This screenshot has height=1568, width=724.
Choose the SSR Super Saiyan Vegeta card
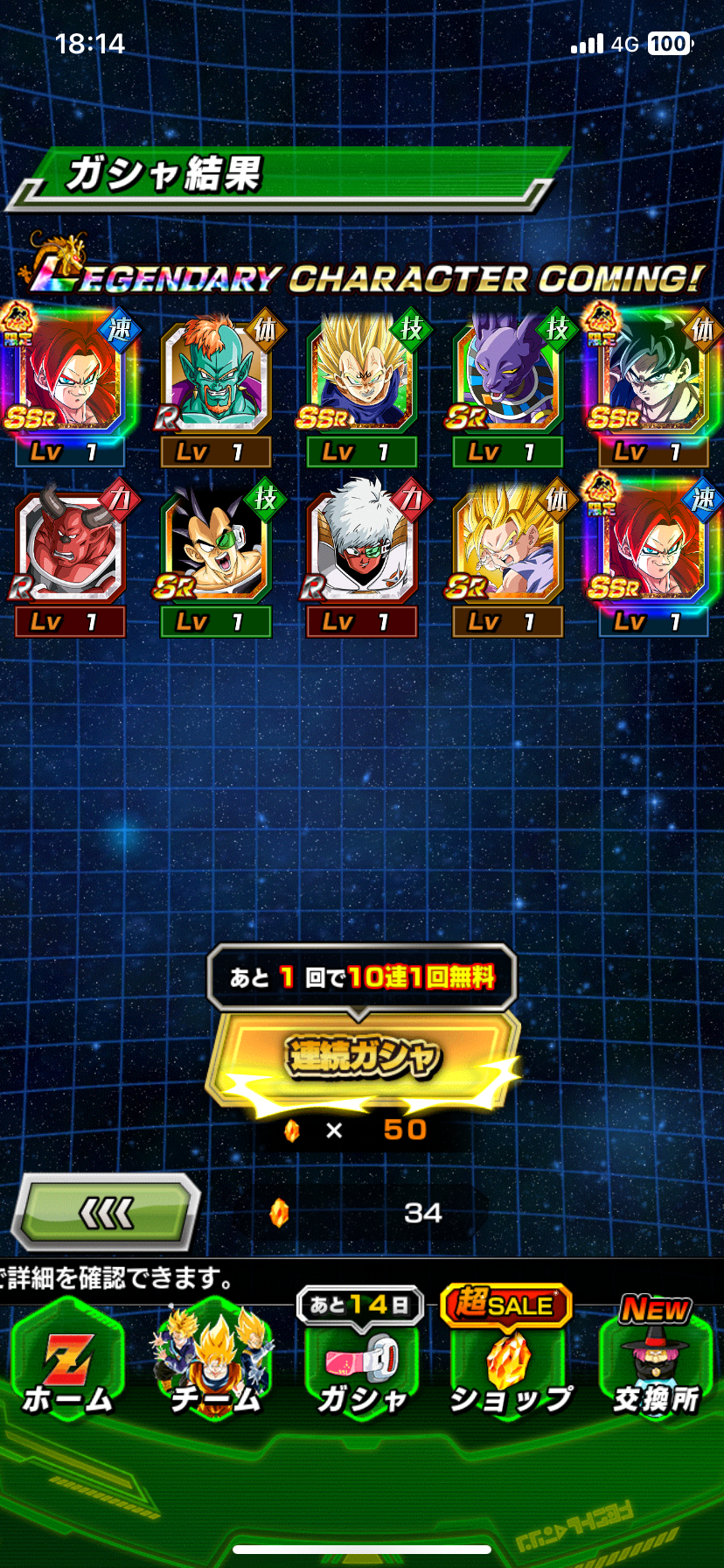coord(361,376)
